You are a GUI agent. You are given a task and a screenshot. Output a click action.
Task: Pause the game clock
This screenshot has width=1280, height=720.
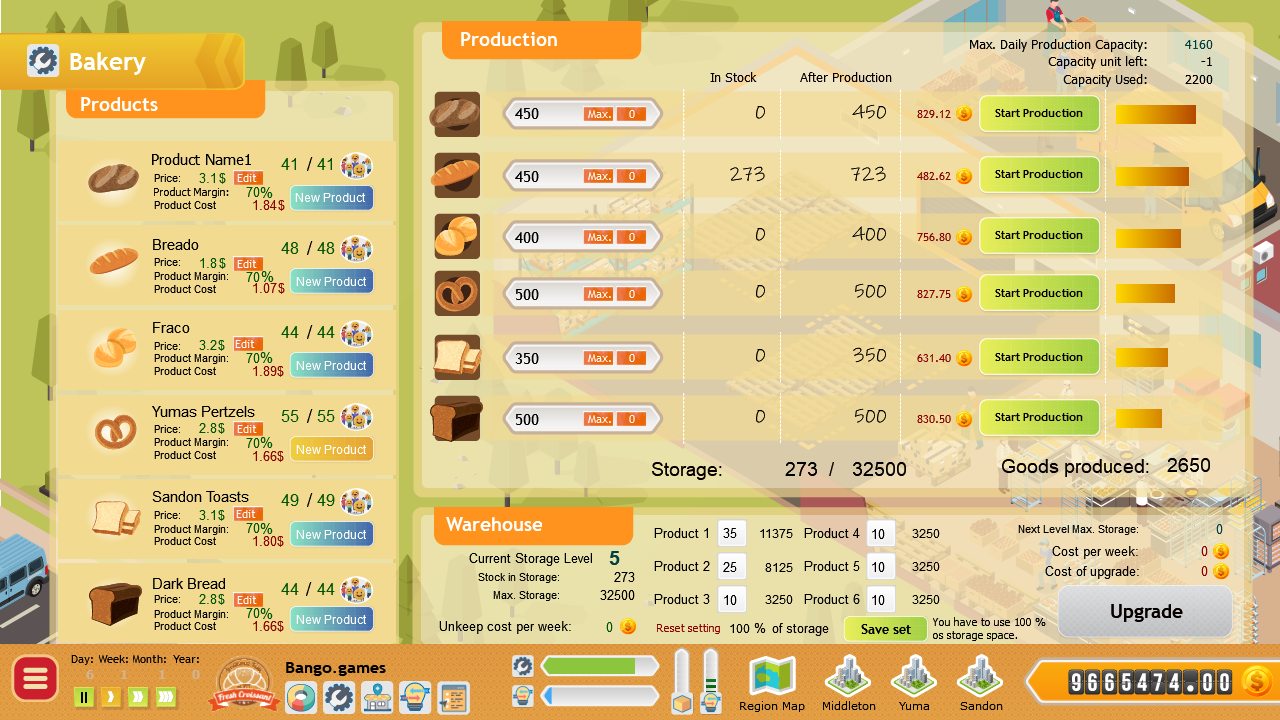click(x=84, y=697)
